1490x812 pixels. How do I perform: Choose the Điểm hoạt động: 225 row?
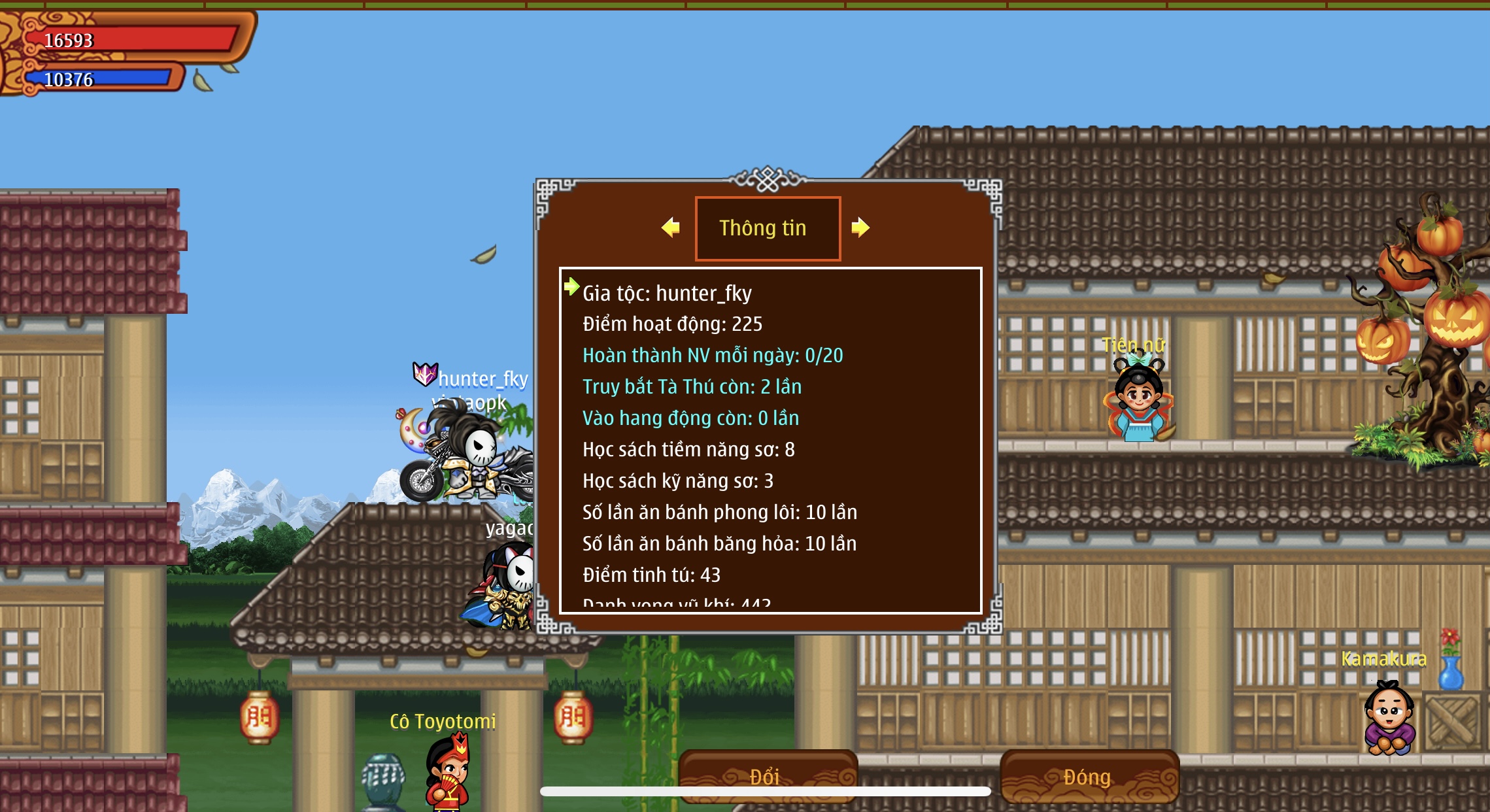click(x=672, y=324)
